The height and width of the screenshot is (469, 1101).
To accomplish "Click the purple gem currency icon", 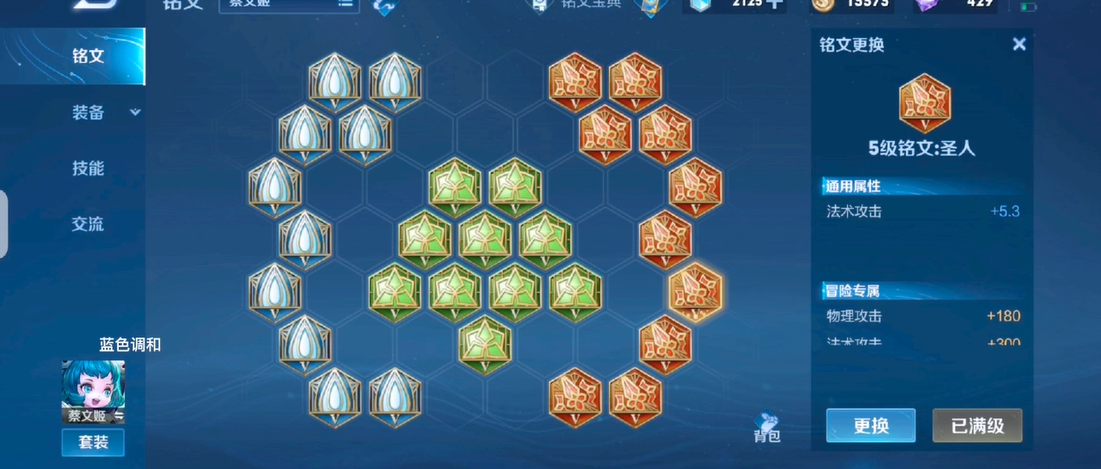I will [925, 5].
